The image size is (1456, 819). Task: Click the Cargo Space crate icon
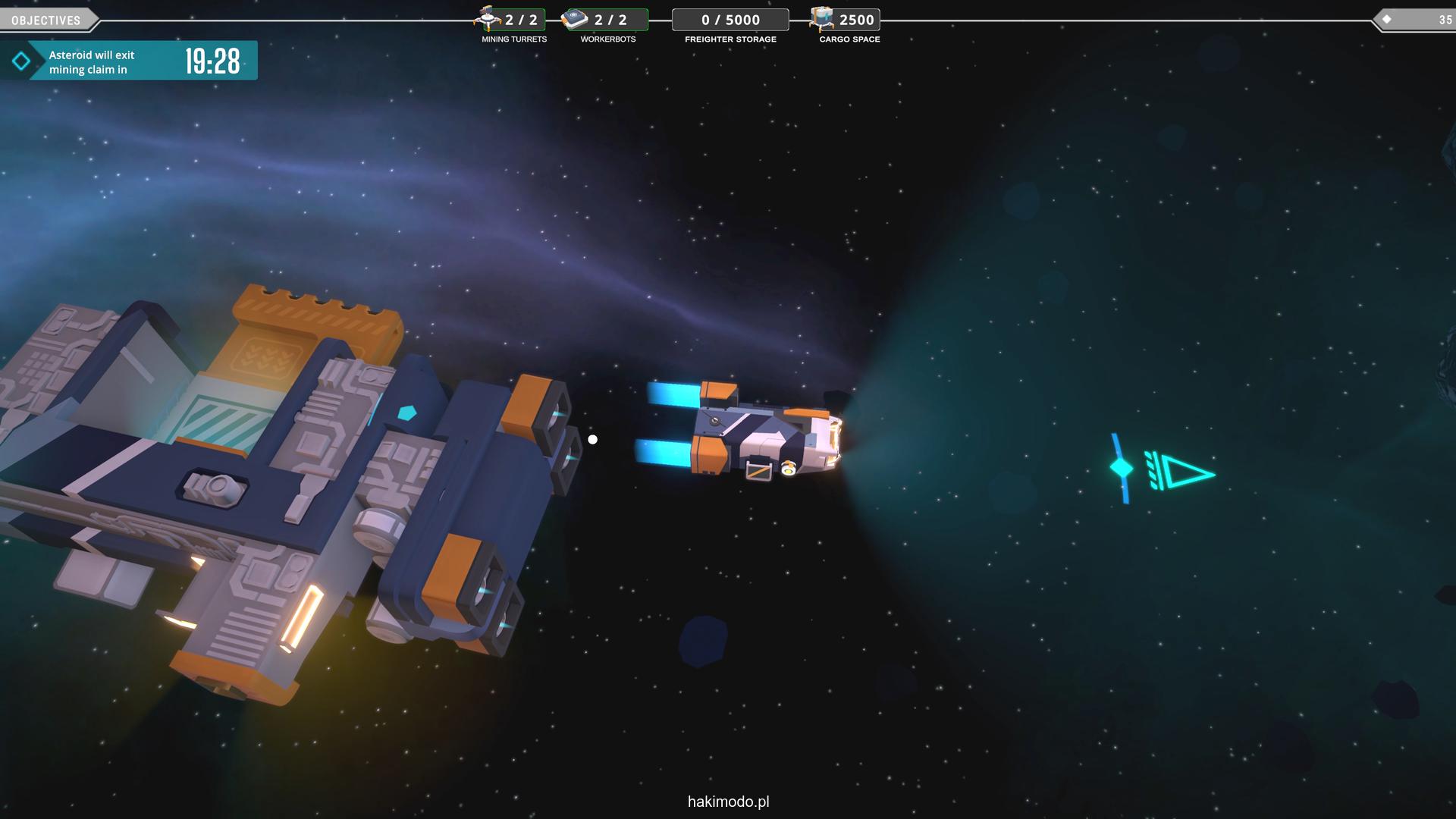click(821, 18)
